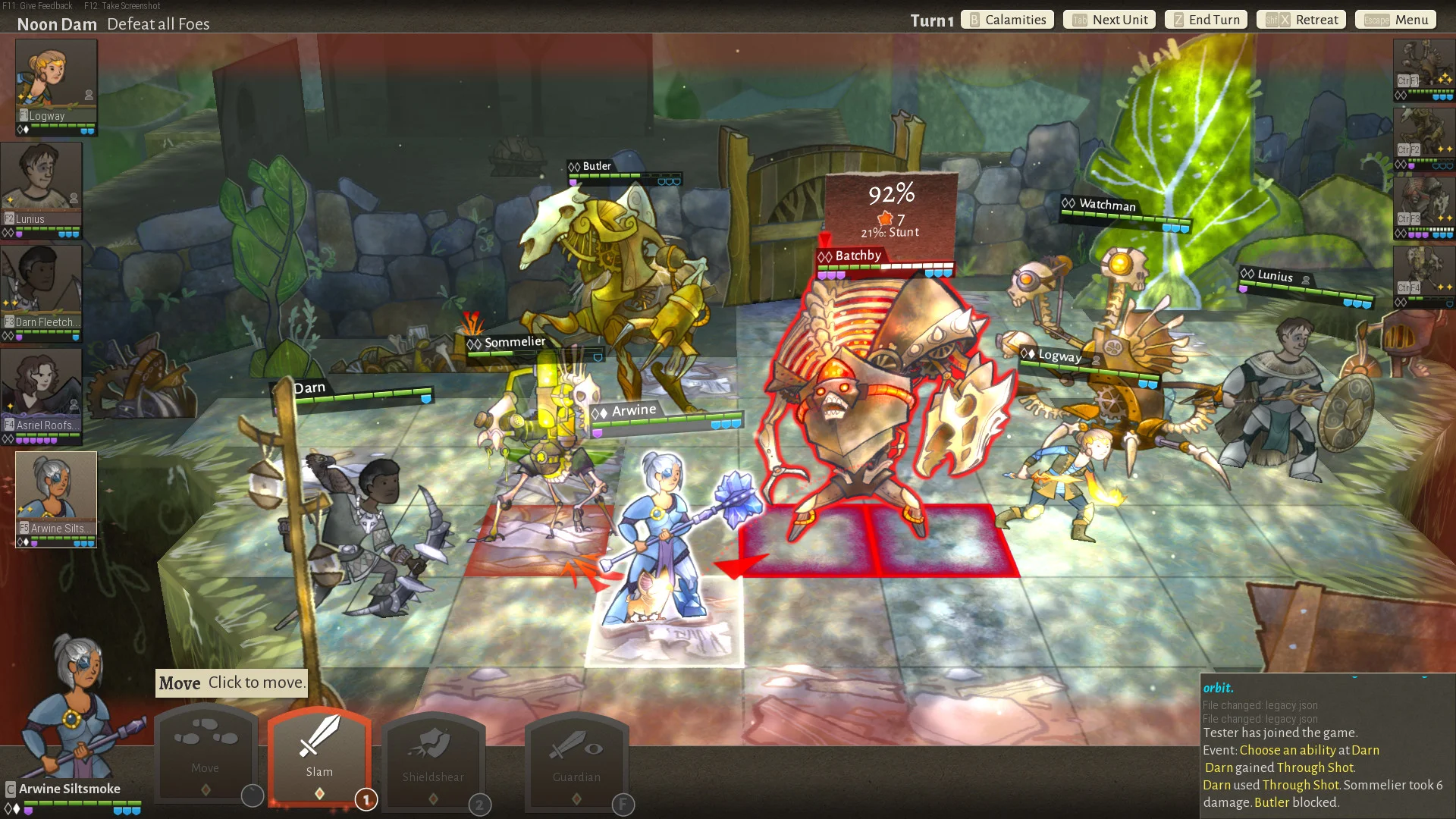Viewport: 1456px width, 819px height.
Task: Click End Turn
Action: click(1206, 20)
